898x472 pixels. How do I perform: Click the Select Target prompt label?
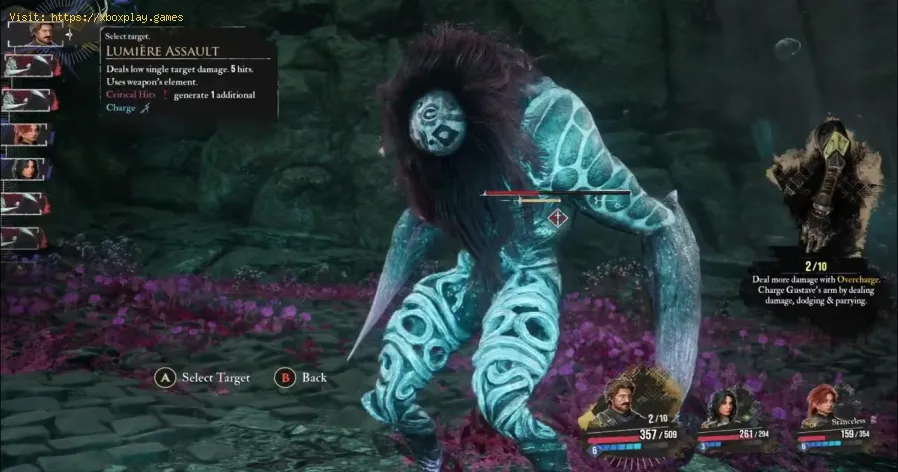tap(212, 378)
